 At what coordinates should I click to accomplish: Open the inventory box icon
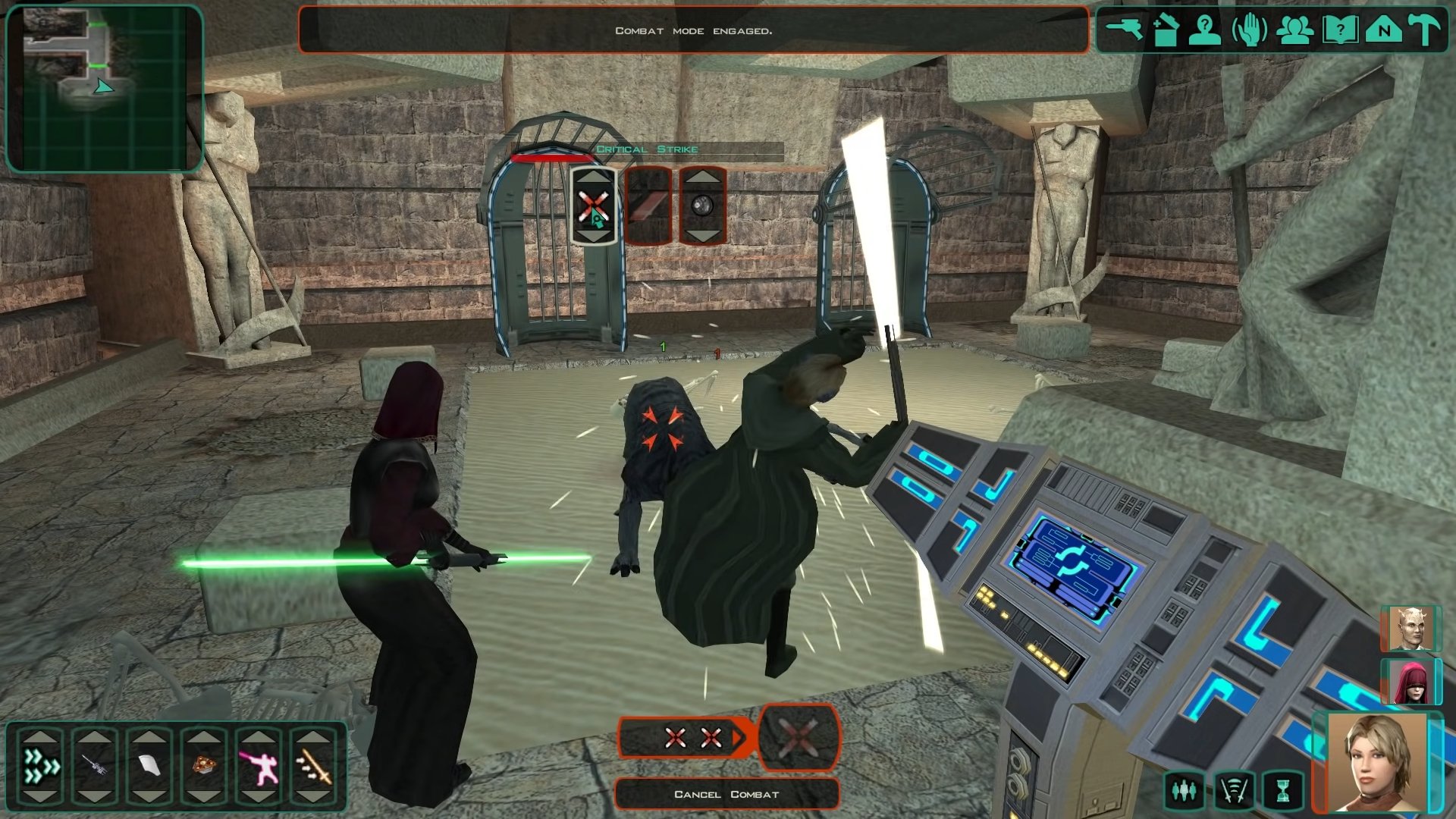[1166, 30]
